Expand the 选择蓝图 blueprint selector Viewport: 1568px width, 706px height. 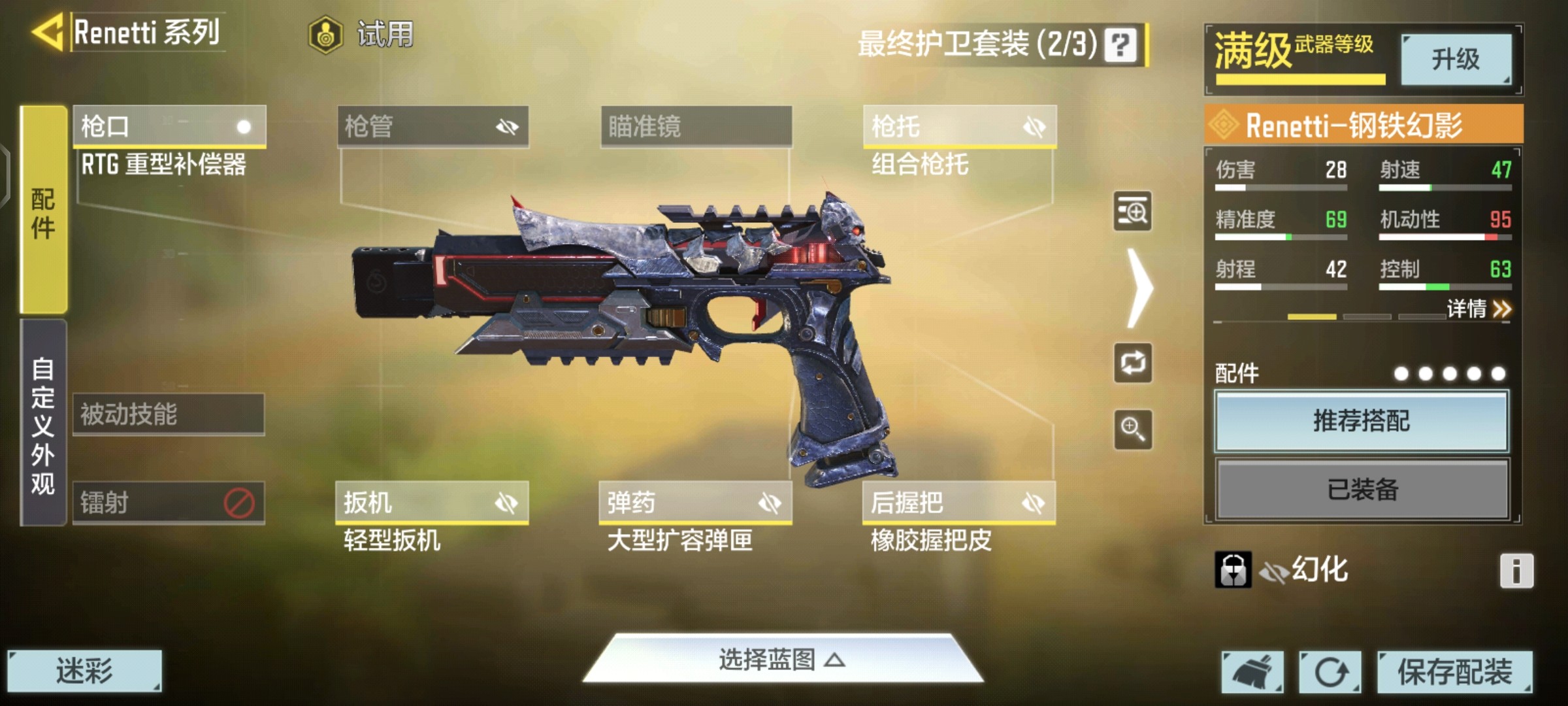pos(782,660)
